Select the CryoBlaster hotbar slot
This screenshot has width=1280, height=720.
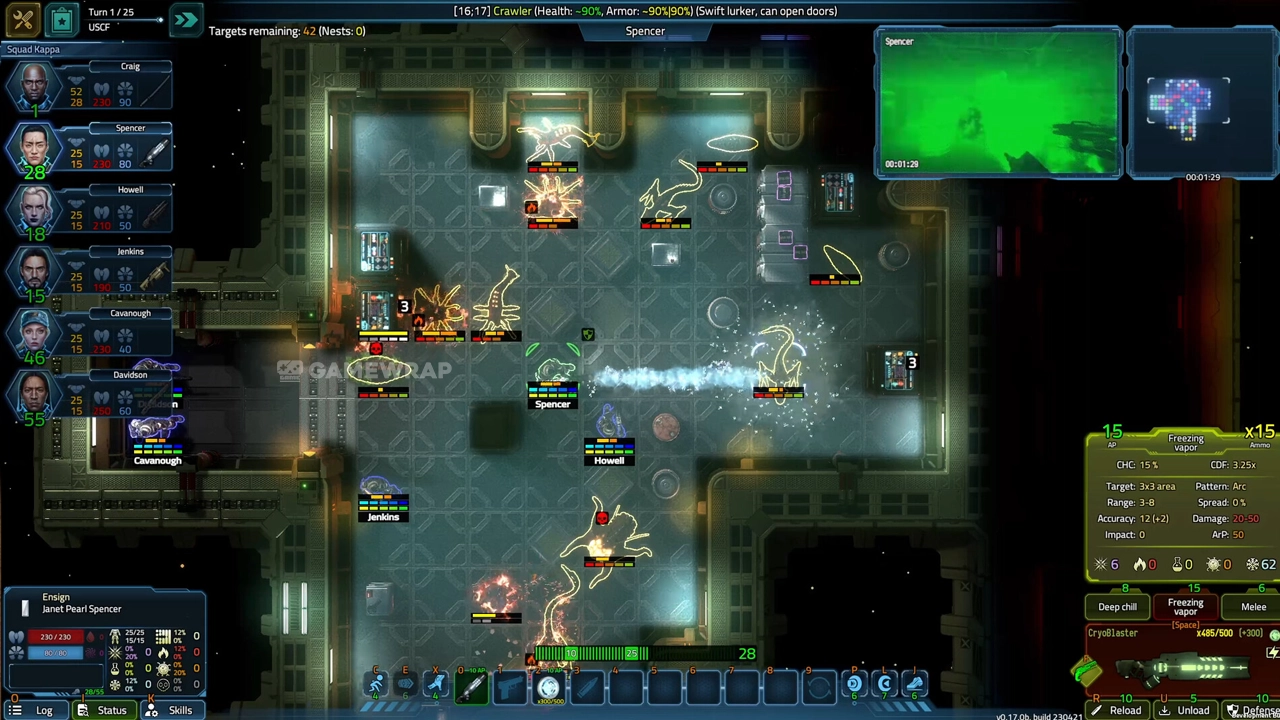(x=471, y=686)
